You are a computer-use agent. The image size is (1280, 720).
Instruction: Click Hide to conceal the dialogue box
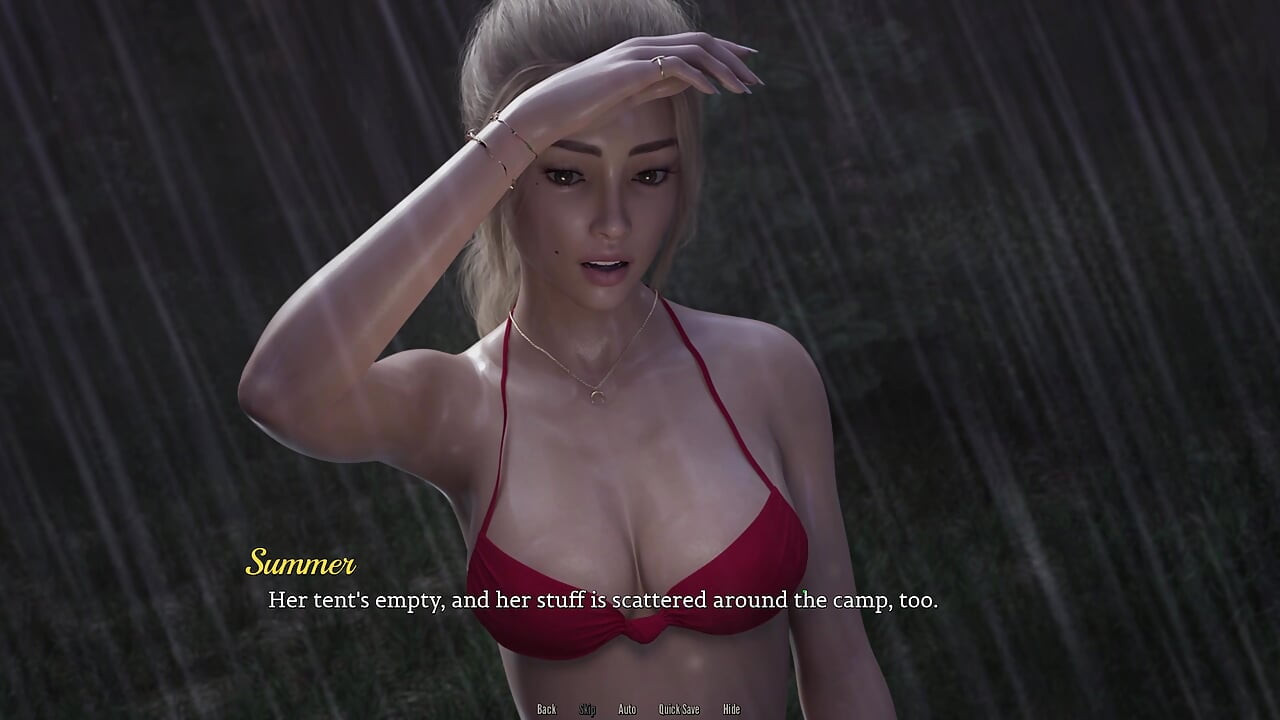pos(731,709)
